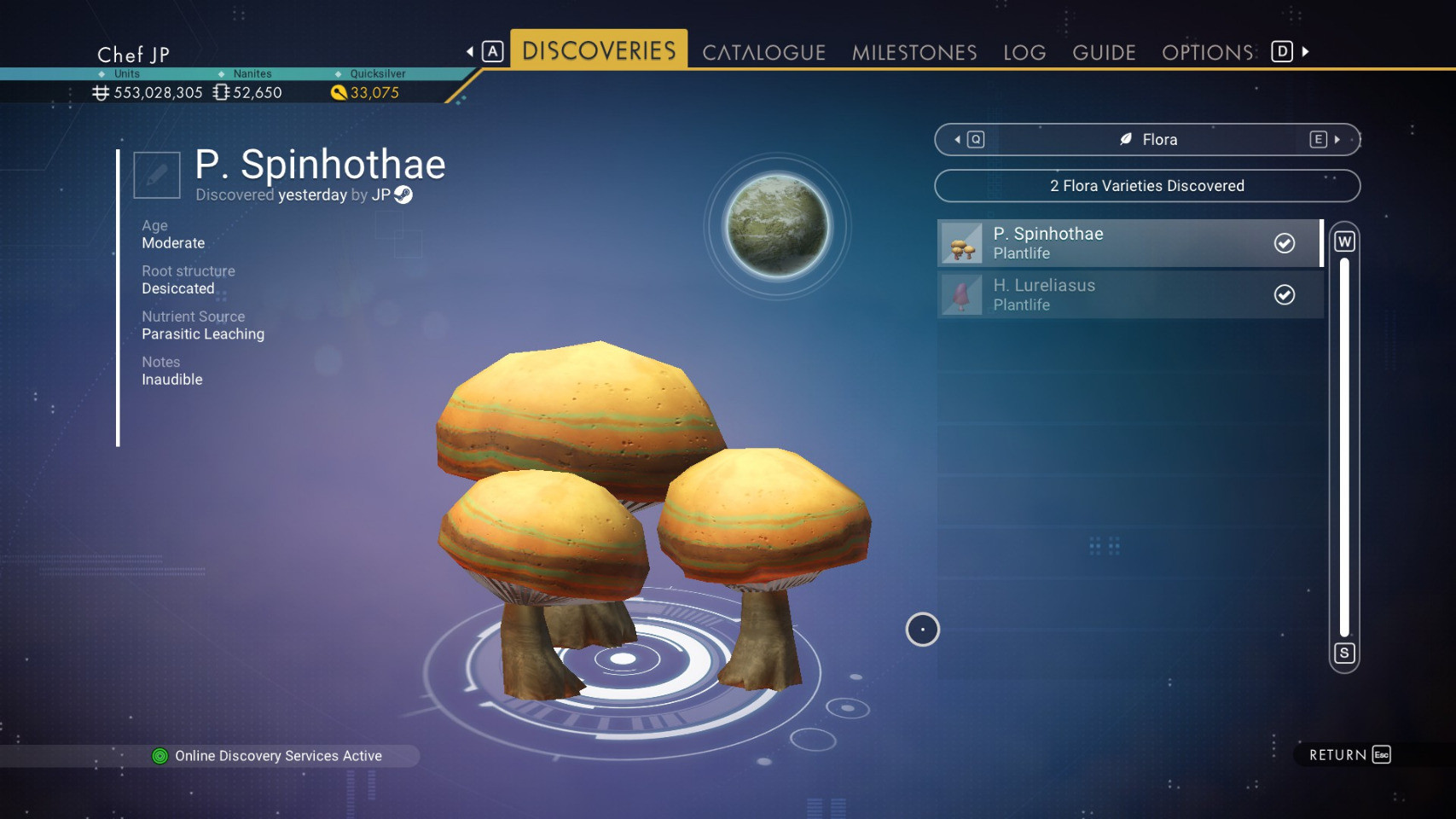The height and width of the screenshot is (819, 1456).
Task: Click the Quicksilver coin icon
Action: click(339, 91)
